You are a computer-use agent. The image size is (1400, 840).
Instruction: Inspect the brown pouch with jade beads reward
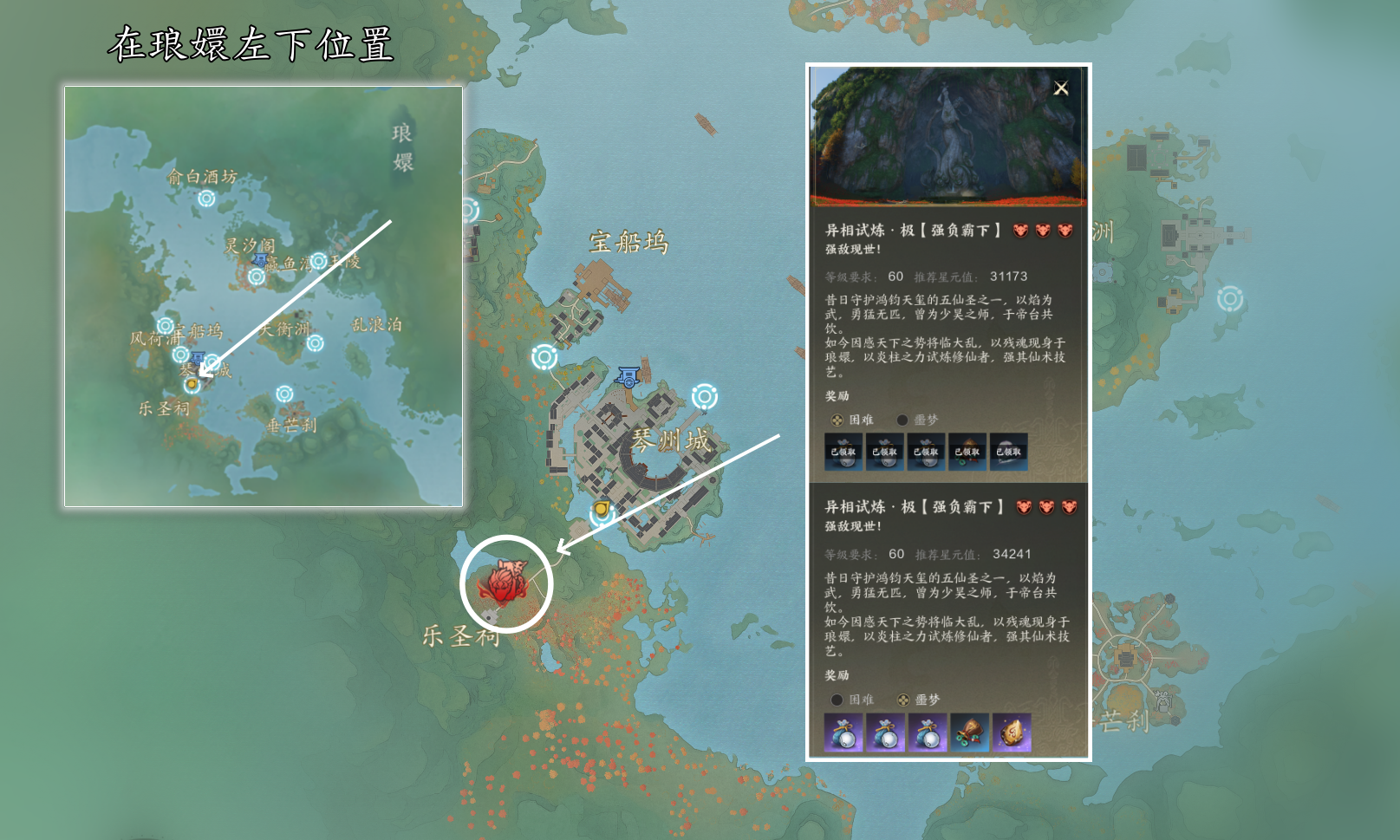pyautogui.click(x=969, y=733)
